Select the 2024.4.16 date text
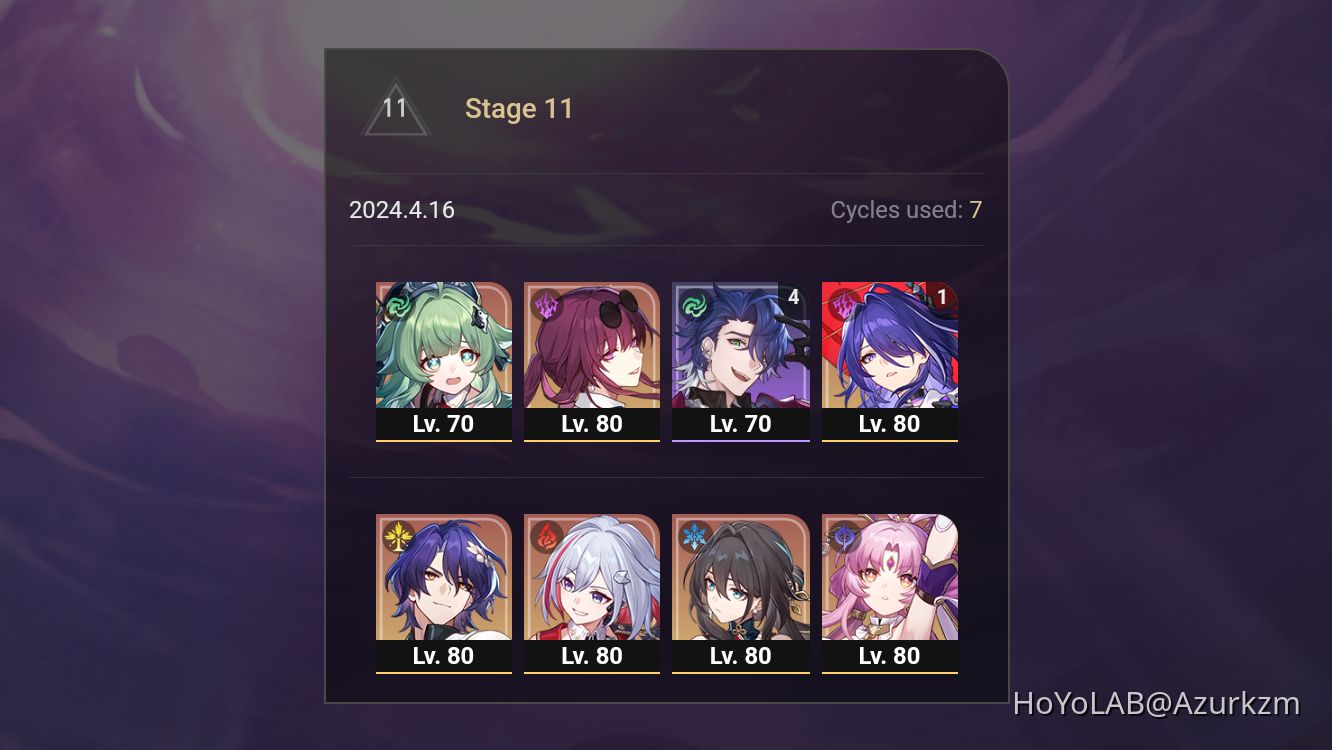The image size is (1332, 750). click(402, 210)
